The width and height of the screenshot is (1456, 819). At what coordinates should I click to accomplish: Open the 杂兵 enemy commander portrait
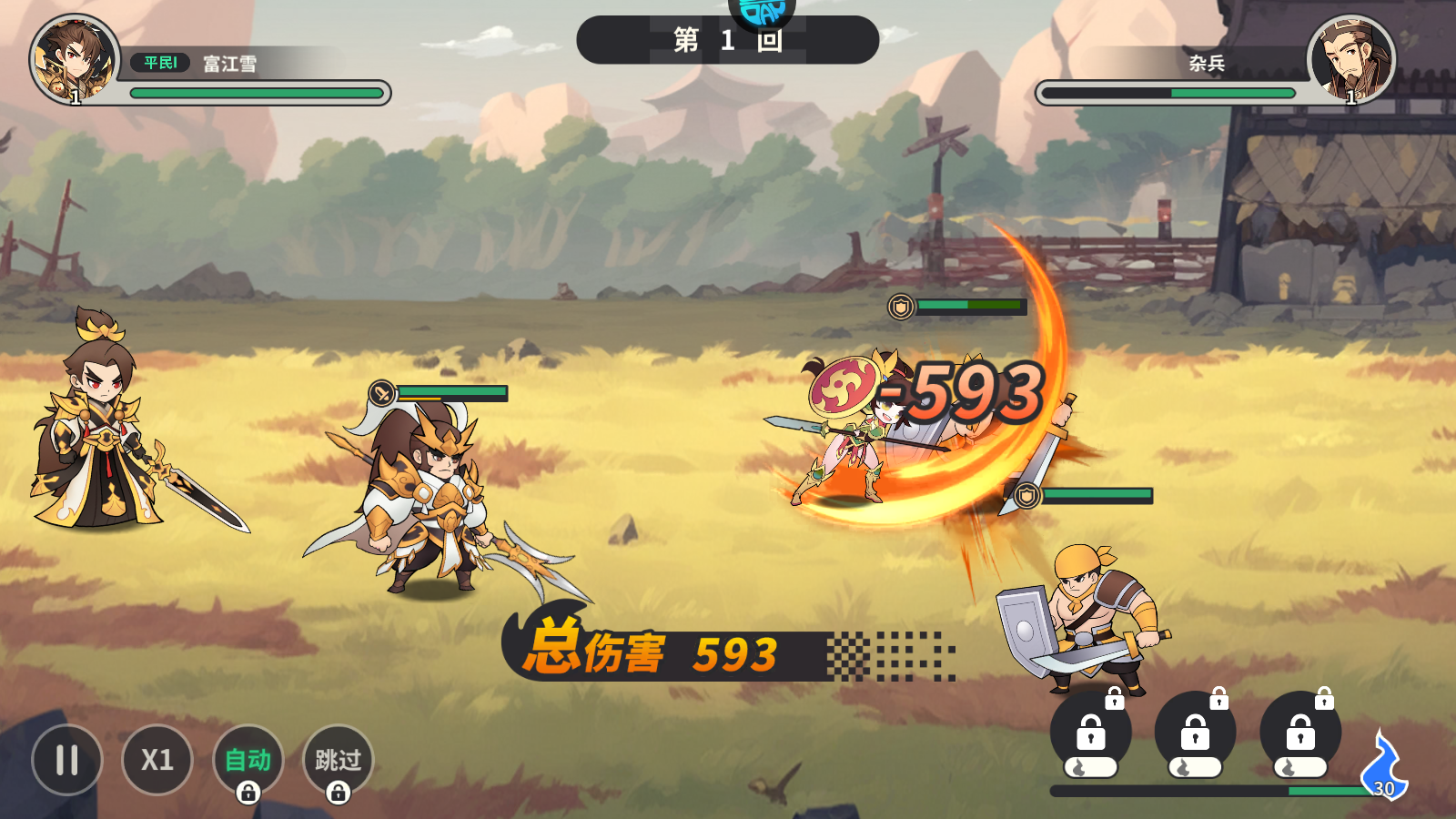[1351, 60]
